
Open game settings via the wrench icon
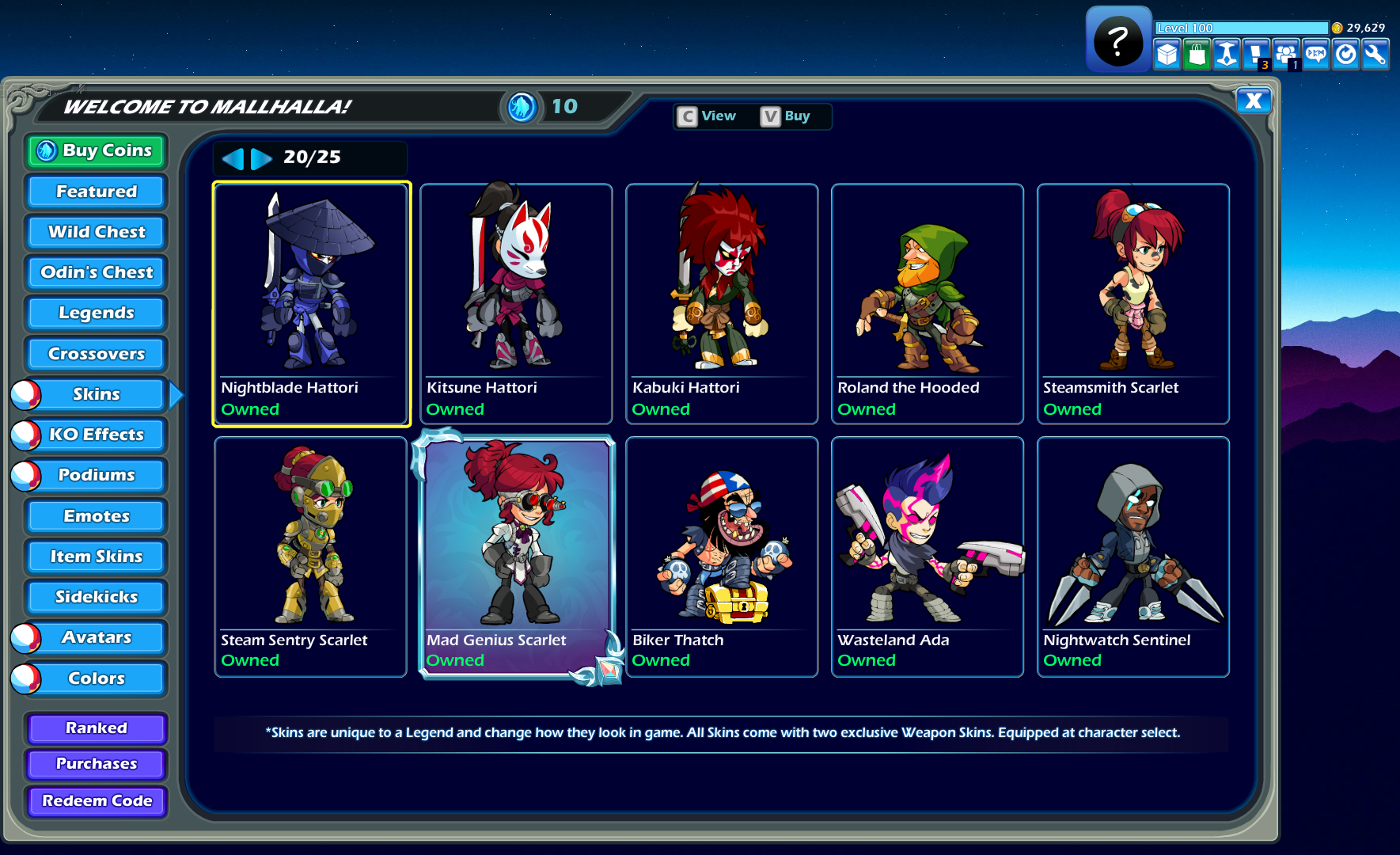(x=1375, y=54)
